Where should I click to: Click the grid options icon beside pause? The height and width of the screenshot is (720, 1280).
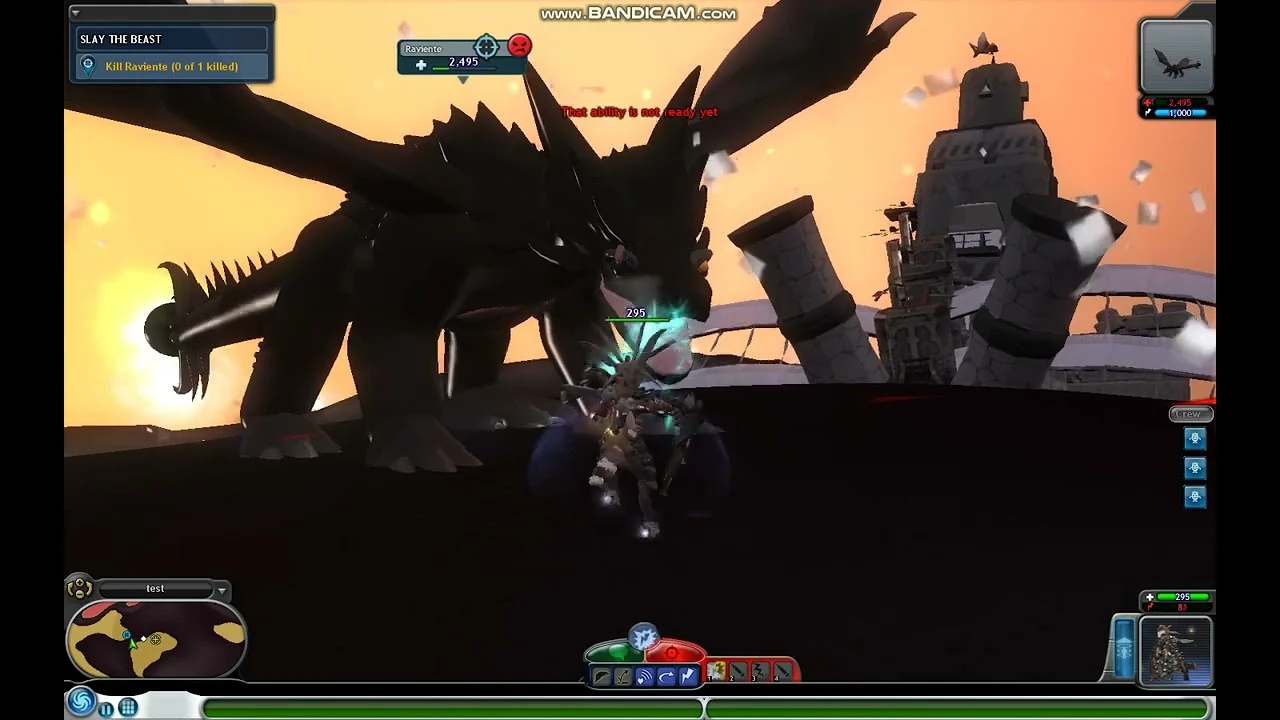(128, 707)
